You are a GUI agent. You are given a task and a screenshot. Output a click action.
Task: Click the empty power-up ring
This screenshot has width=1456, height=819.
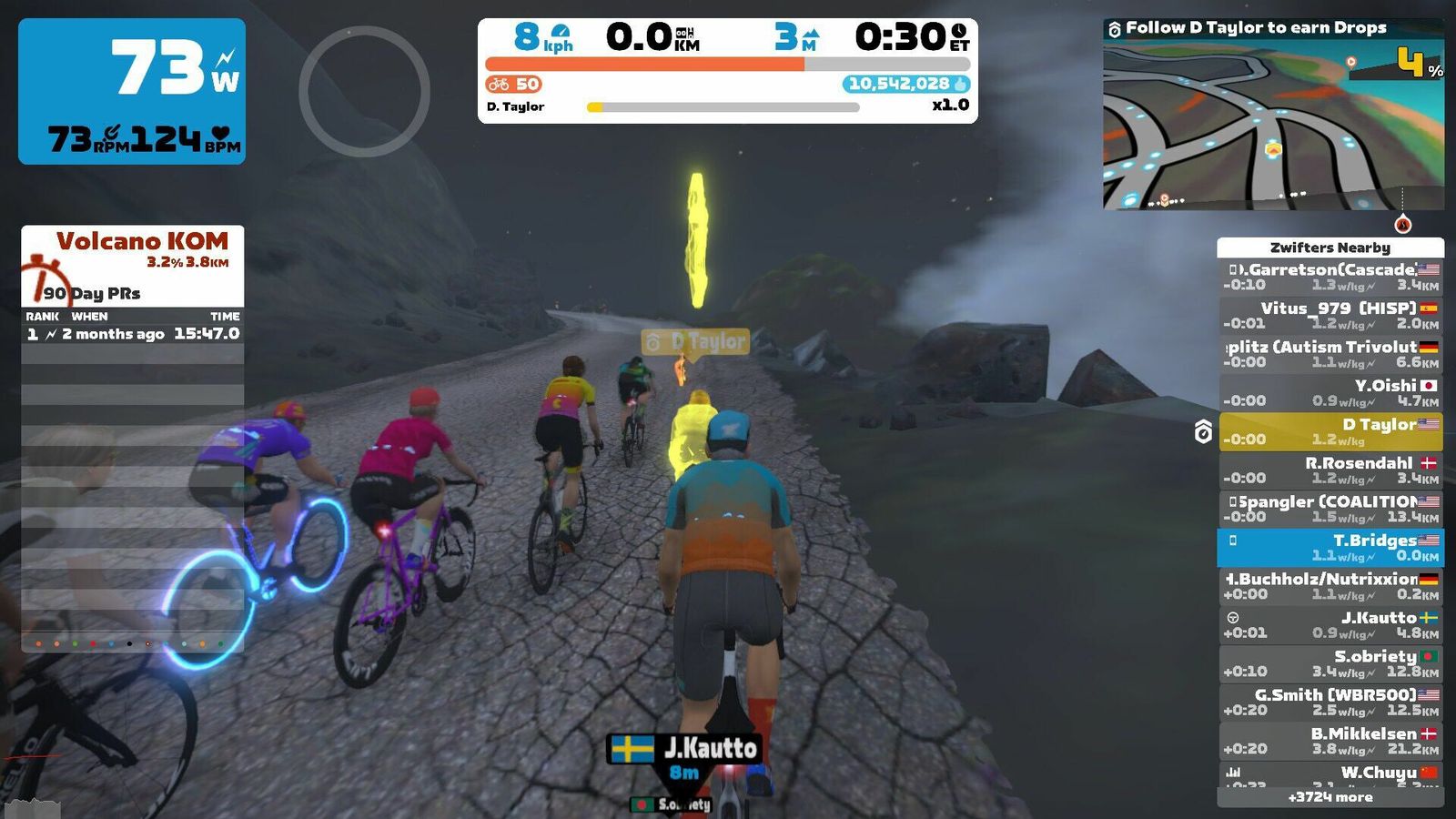pos(364,91)
